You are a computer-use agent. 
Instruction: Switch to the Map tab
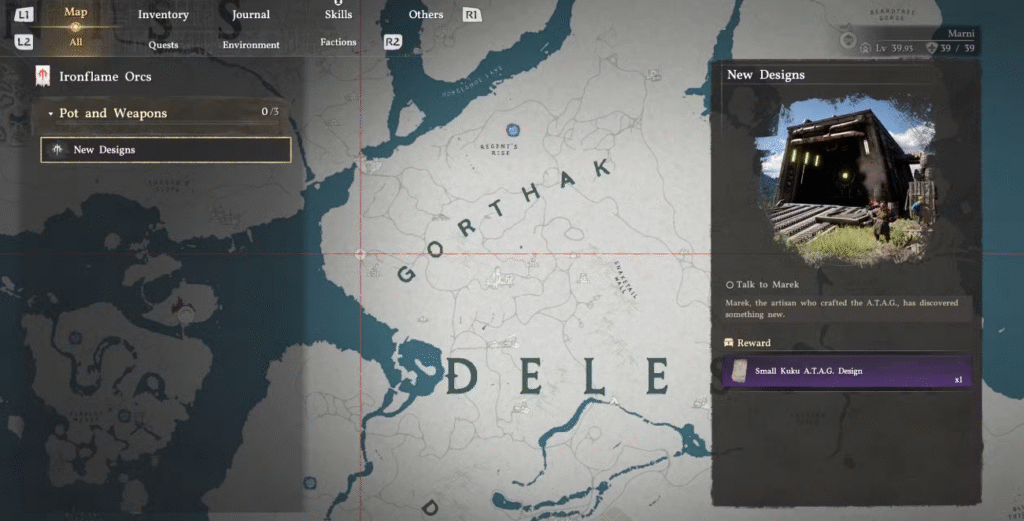(x=75, y=13)
